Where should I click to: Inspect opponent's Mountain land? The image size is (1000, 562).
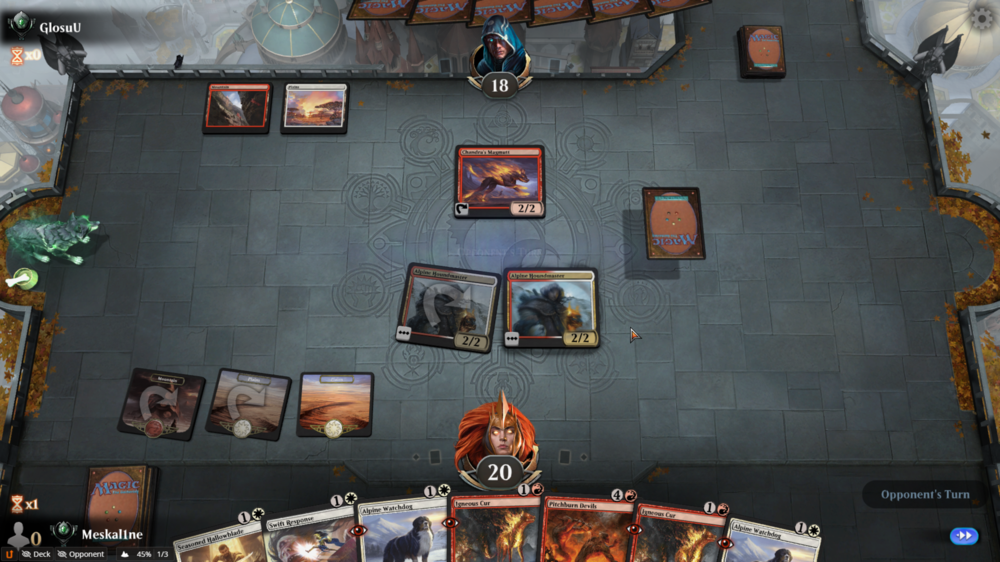coord(237,107)
